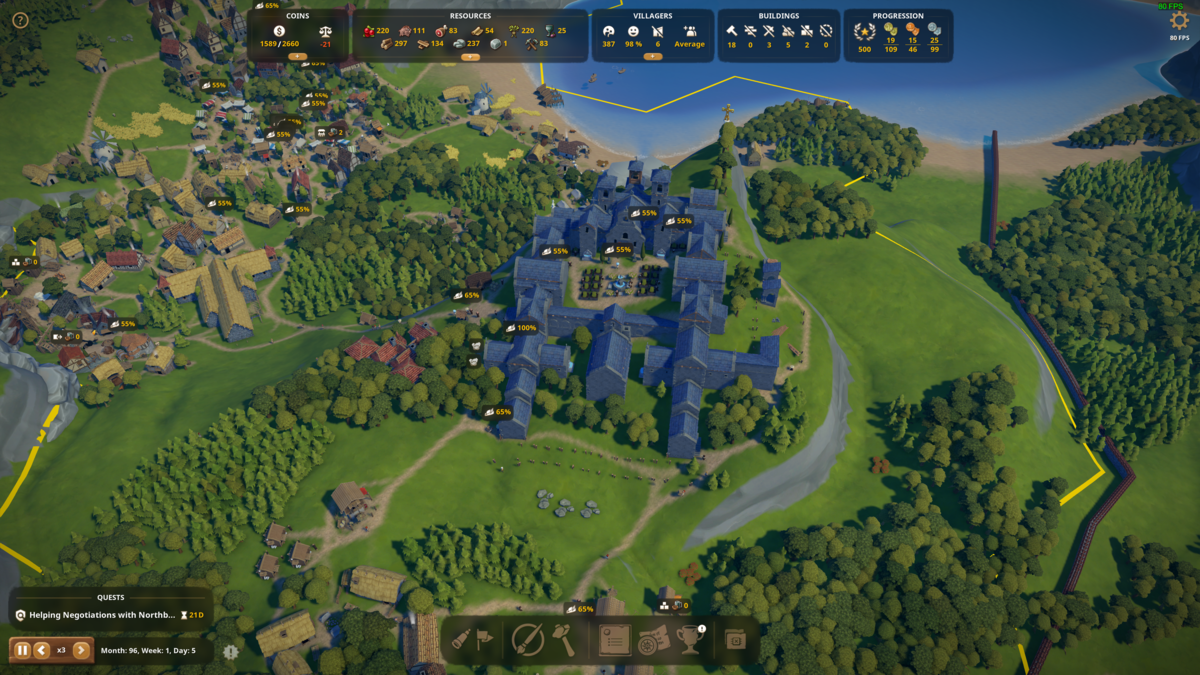Open the Helping Negotiations with Northbury quest
Viewport: 1200px width, 675px height.
pos(102,615)
